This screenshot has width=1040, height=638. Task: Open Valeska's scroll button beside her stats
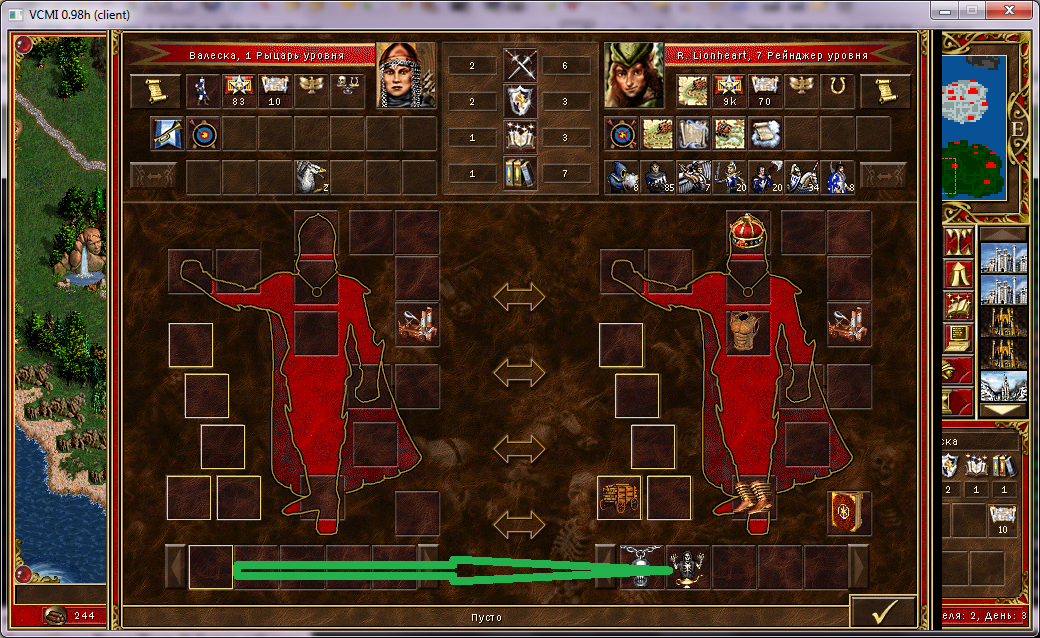pos(154,91)
